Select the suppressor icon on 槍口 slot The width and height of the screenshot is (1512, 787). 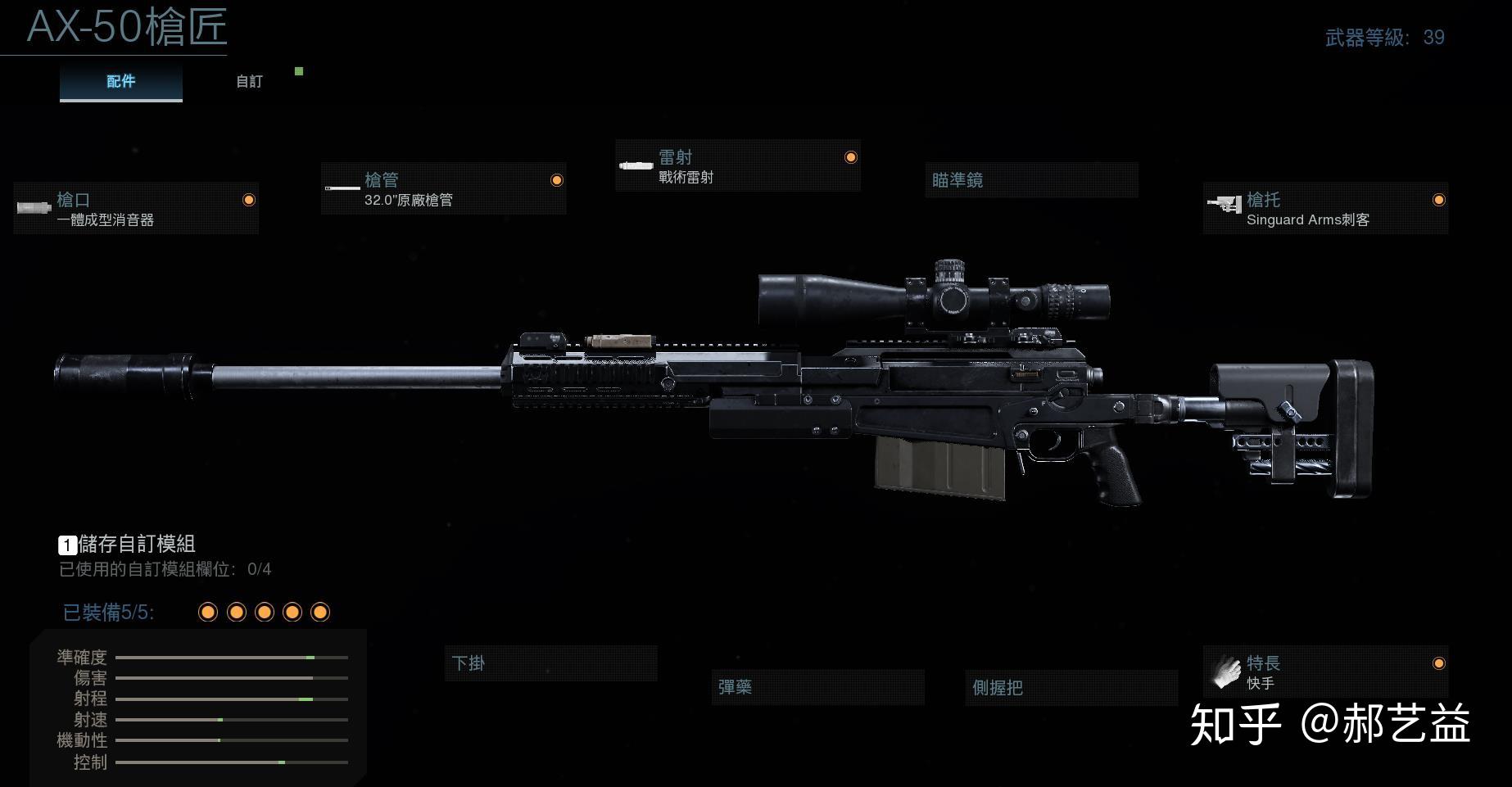click(33, 208)
